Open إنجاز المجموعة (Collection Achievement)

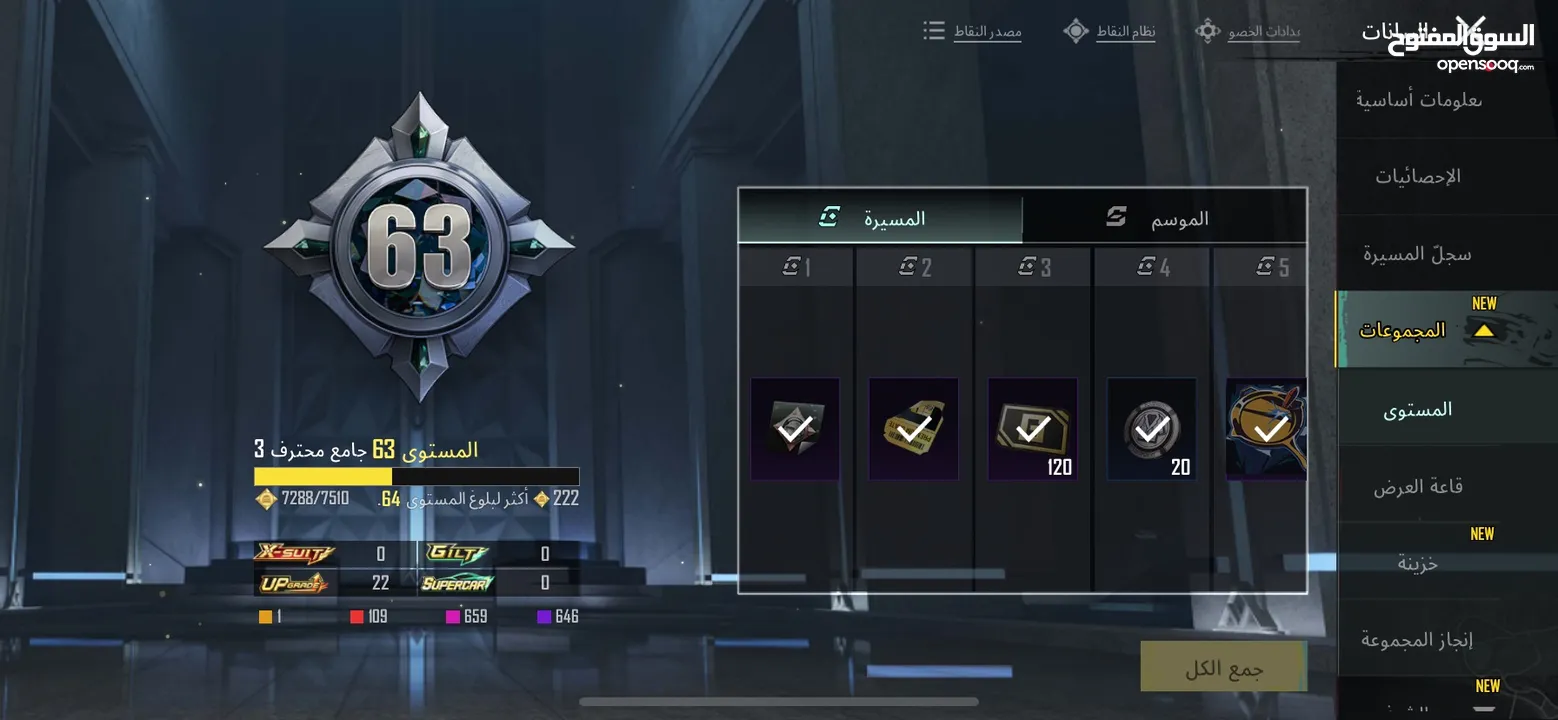click(1418, 639)
